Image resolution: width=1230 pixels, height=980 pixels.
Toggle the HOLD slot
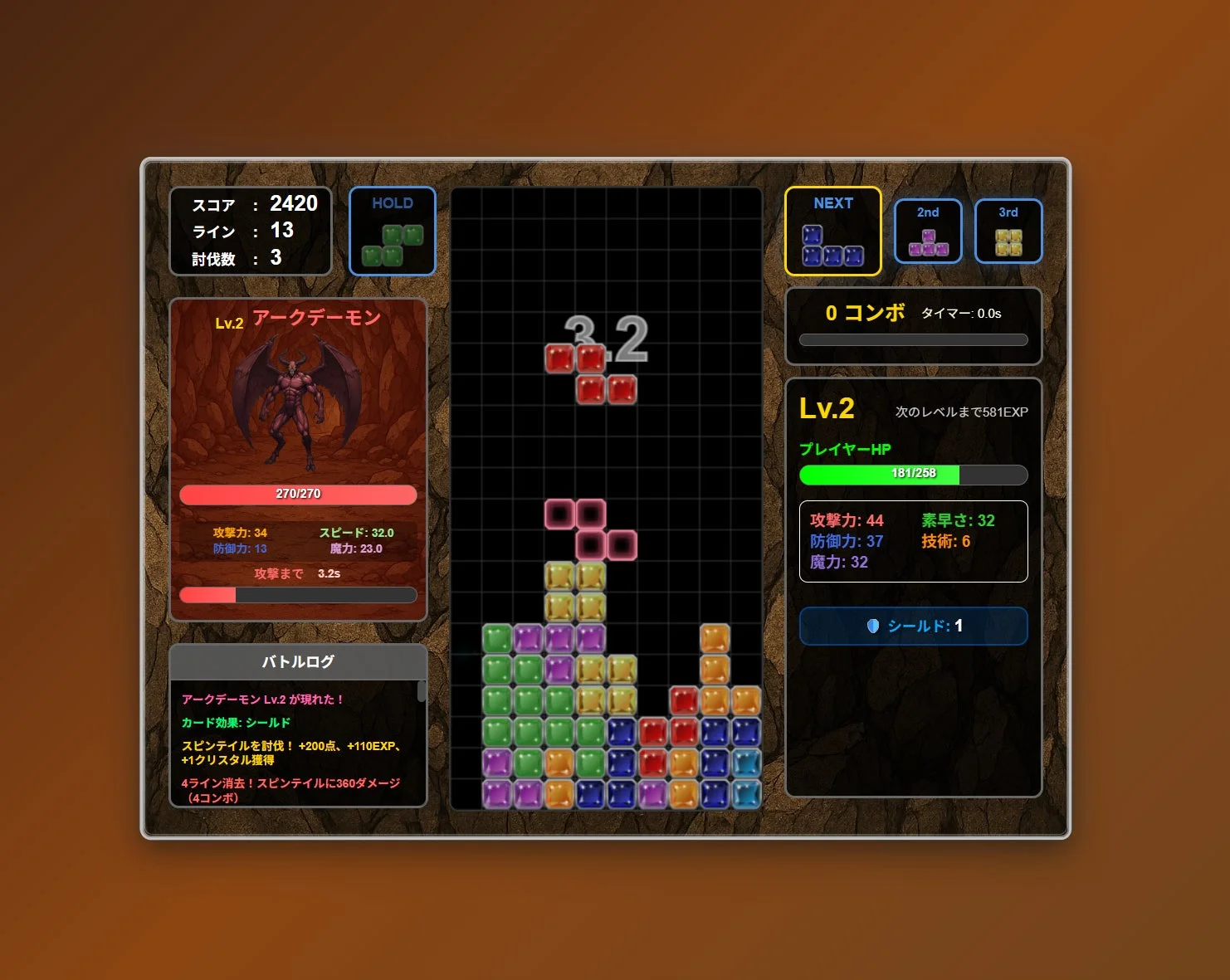pos(392,231)
